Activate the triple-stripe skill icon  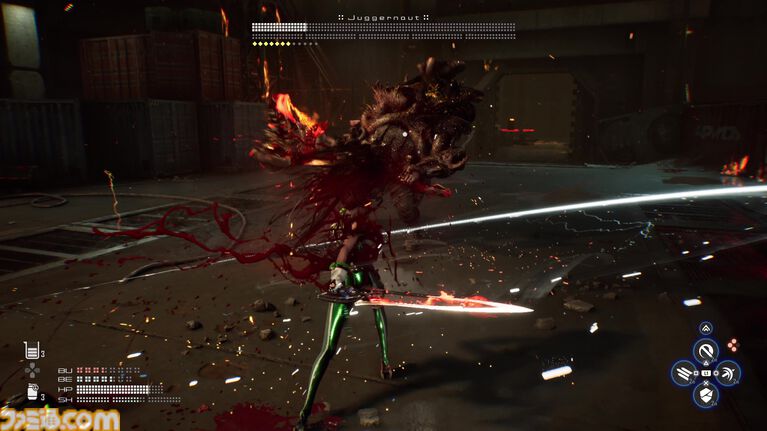(x=684, y=373)
